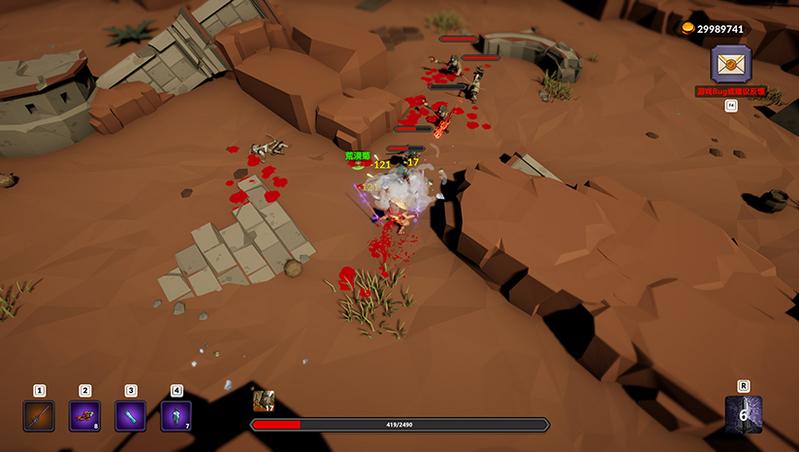The width and height of the screenshot is (799, 452).
Task: Select the spear weapon in slot 1
Action: 39,415
